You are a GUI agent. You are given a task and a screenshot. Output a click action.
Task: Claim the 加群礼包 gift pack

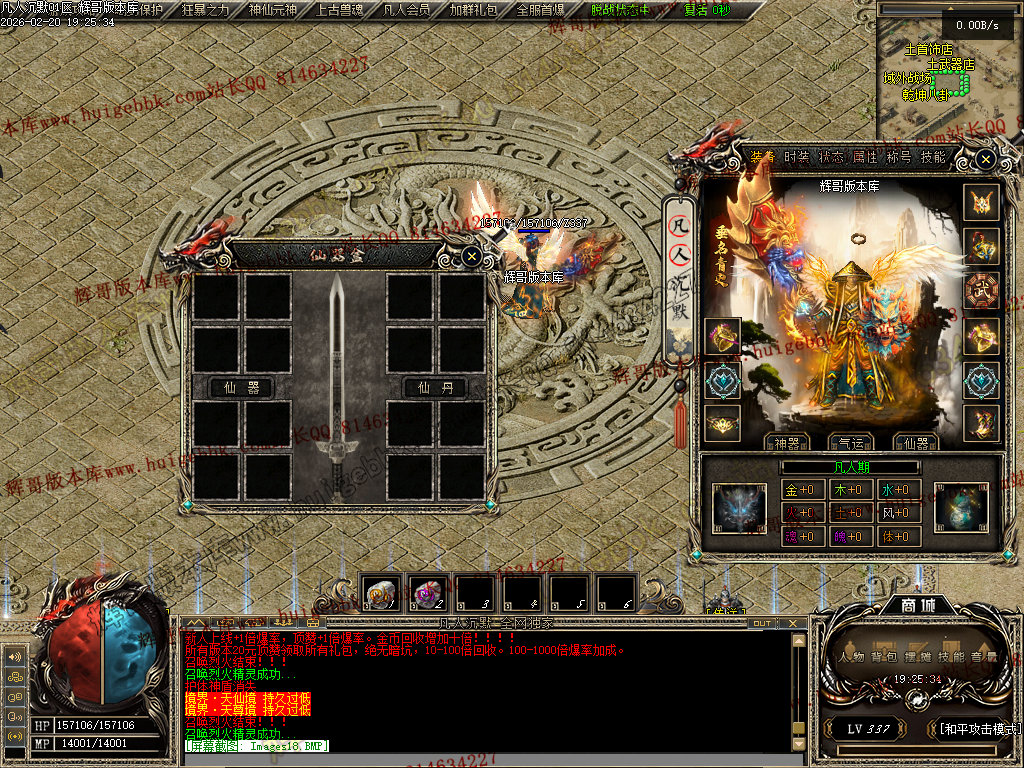point(474,10)
